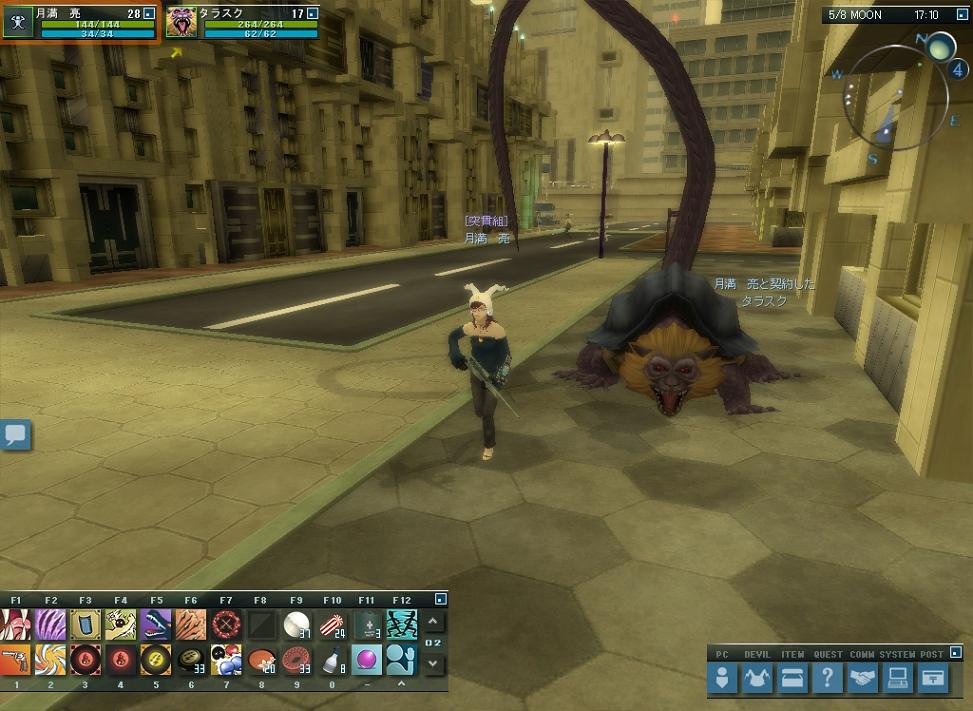Switch hotbar to the previous page

pos(432,622)
